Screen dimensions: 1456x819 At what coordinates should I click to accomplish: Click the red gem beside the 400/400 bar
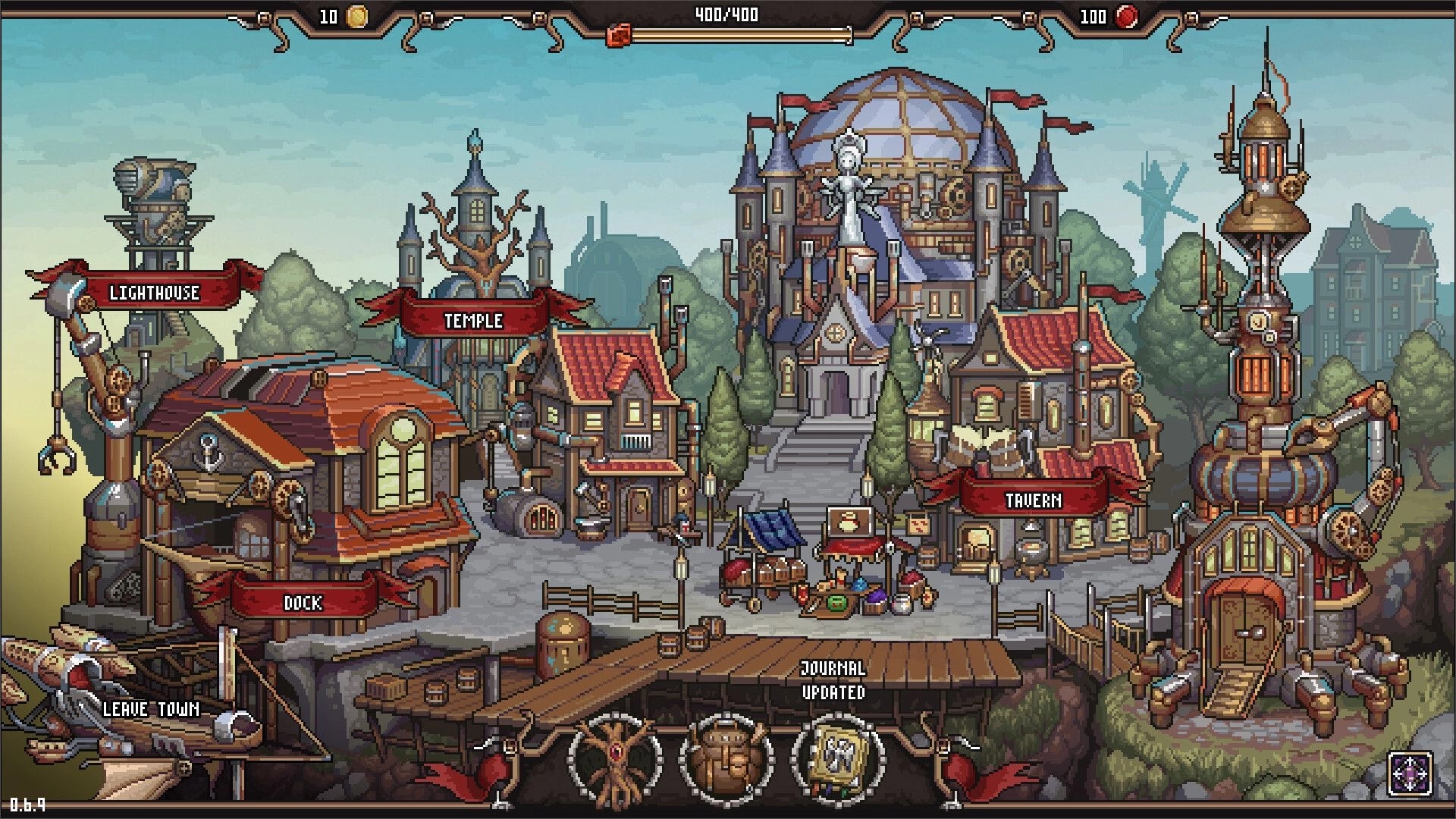[x=617, y=33]
